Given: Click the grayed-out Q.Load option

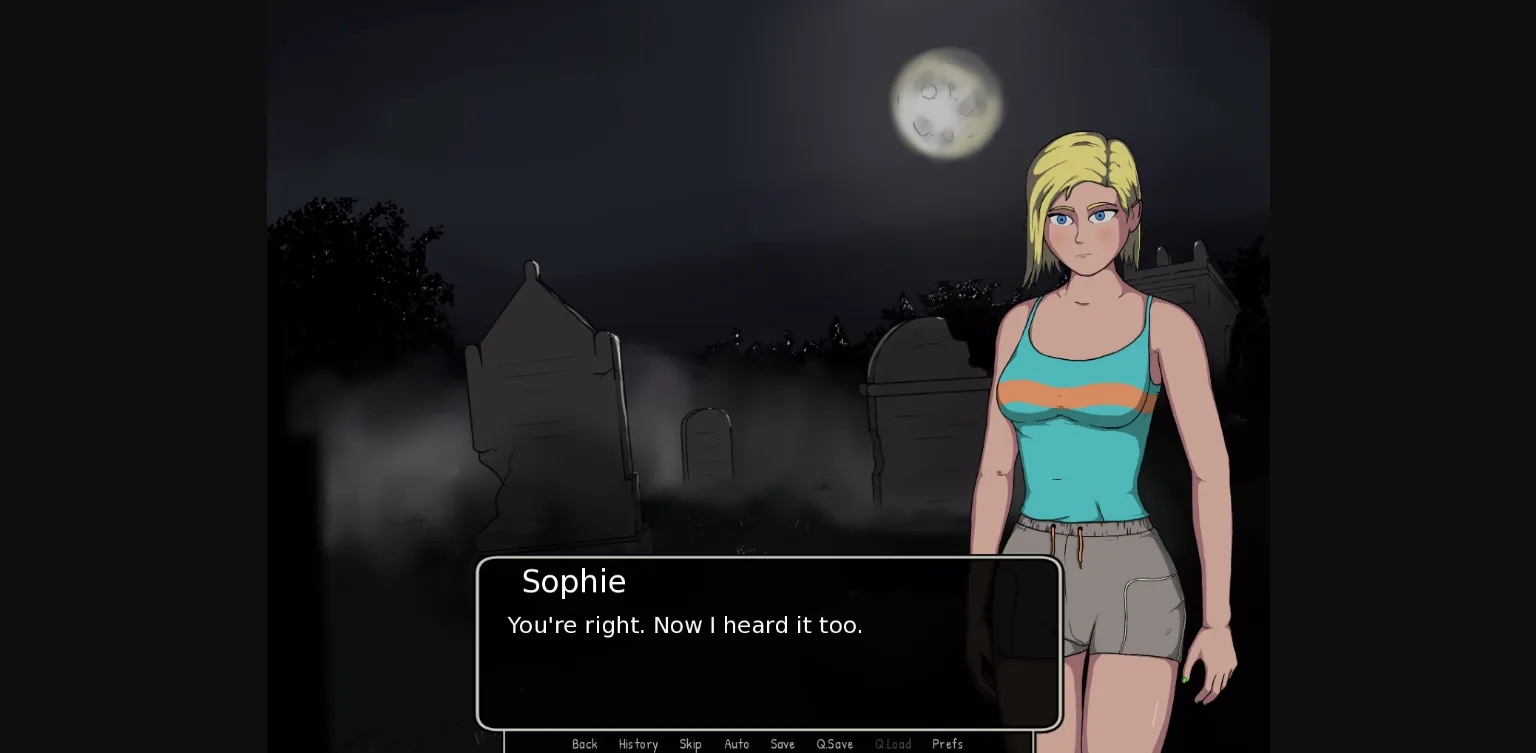Looking at the screenshot, I should (x=893, y=744).
